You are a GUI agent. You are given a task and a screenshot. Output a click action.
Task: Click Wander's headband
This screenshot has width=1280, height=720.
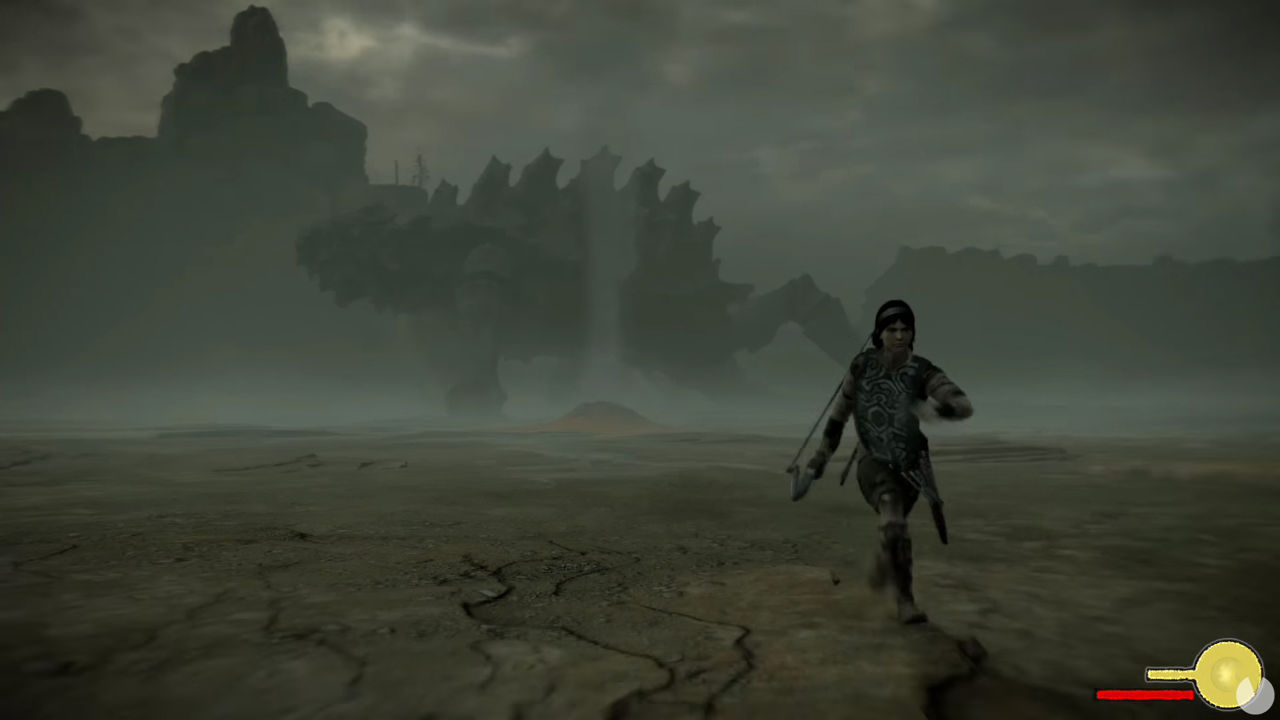(x=893, y=311)
